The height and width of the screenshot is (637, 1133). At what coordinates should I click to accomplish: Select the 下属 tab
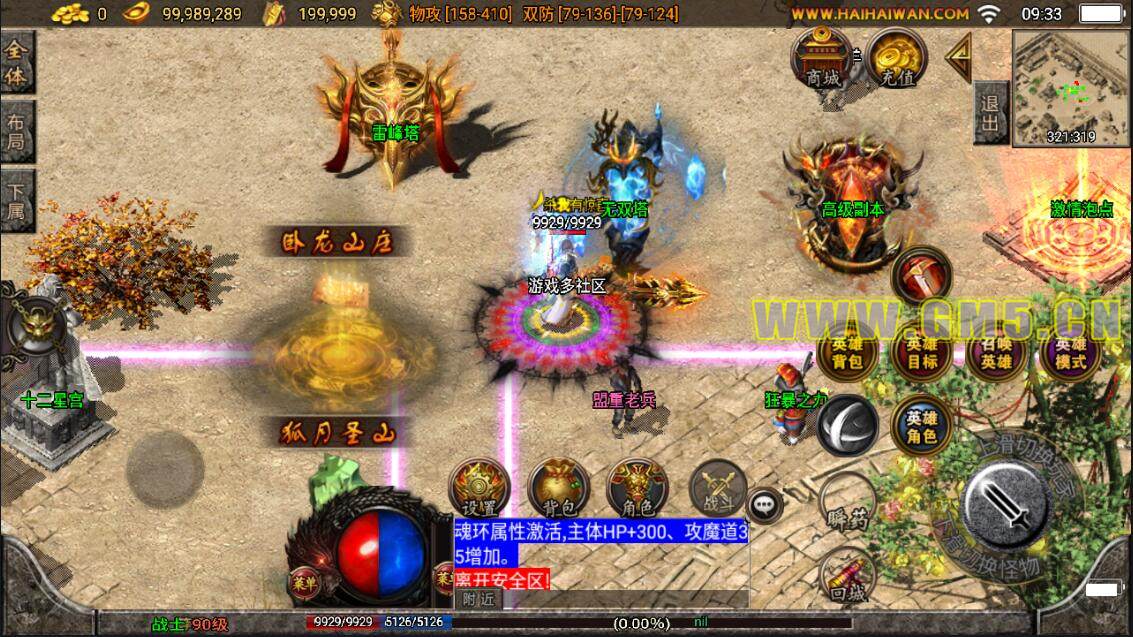click(x=17, y=200)
